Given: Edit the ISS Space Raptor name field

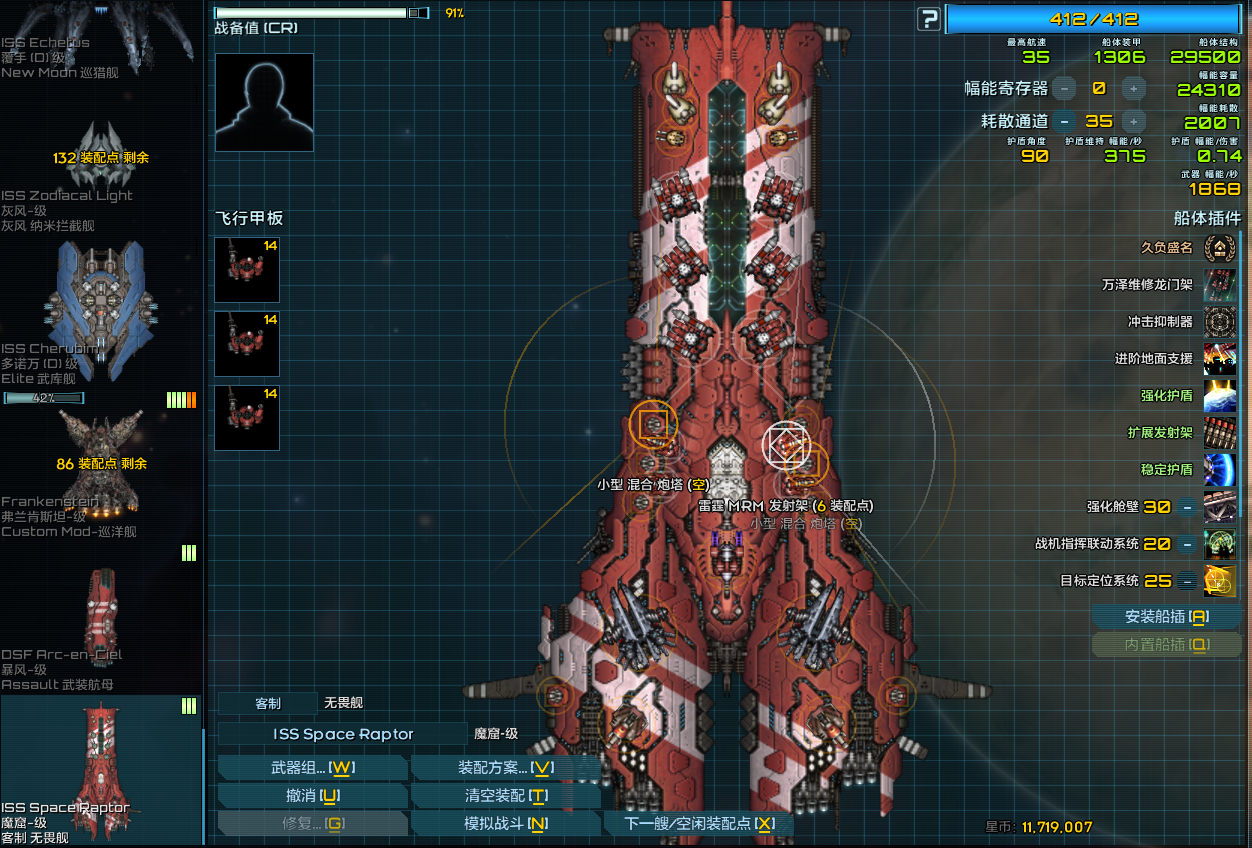Looking at the screenshot, I should click(x=342, y=734).
